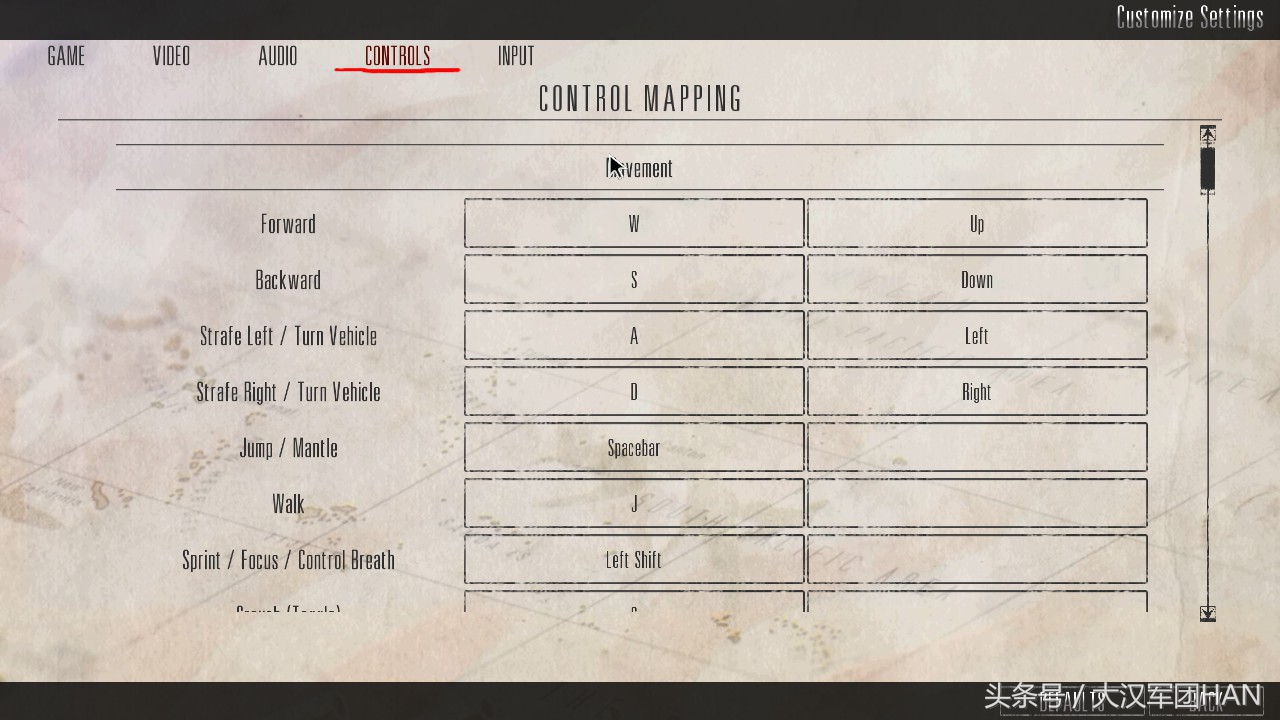Rebind the Backward primary key S

pyautogui.click(x=634, y=279)
